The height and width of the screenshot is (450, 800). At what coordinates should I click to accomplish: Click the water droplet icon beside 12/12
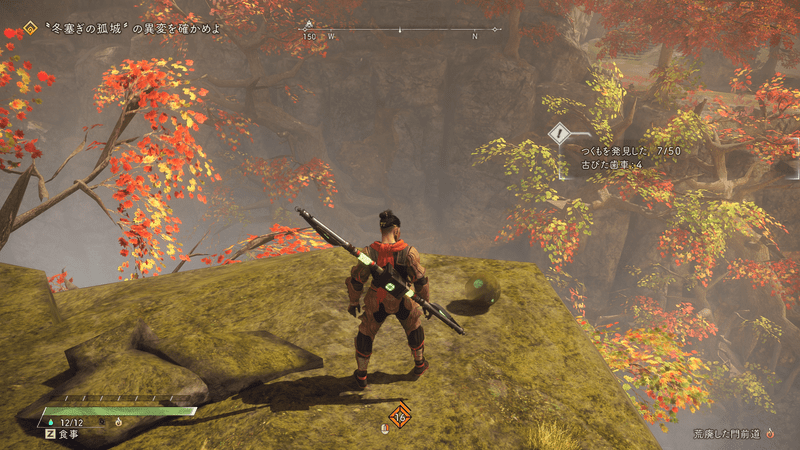pyautogui.click(x=50, y=422)
